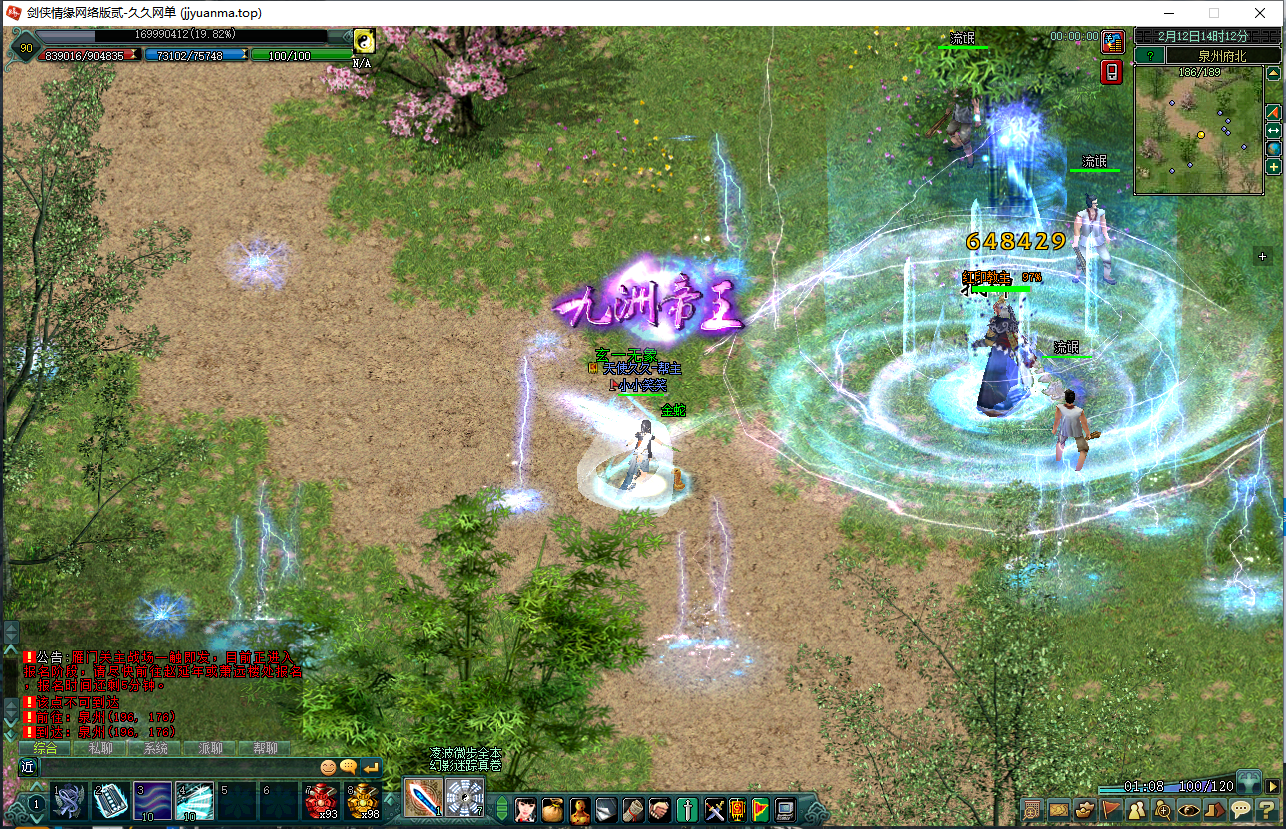Open the world map globe button

tap(1274, 148)
